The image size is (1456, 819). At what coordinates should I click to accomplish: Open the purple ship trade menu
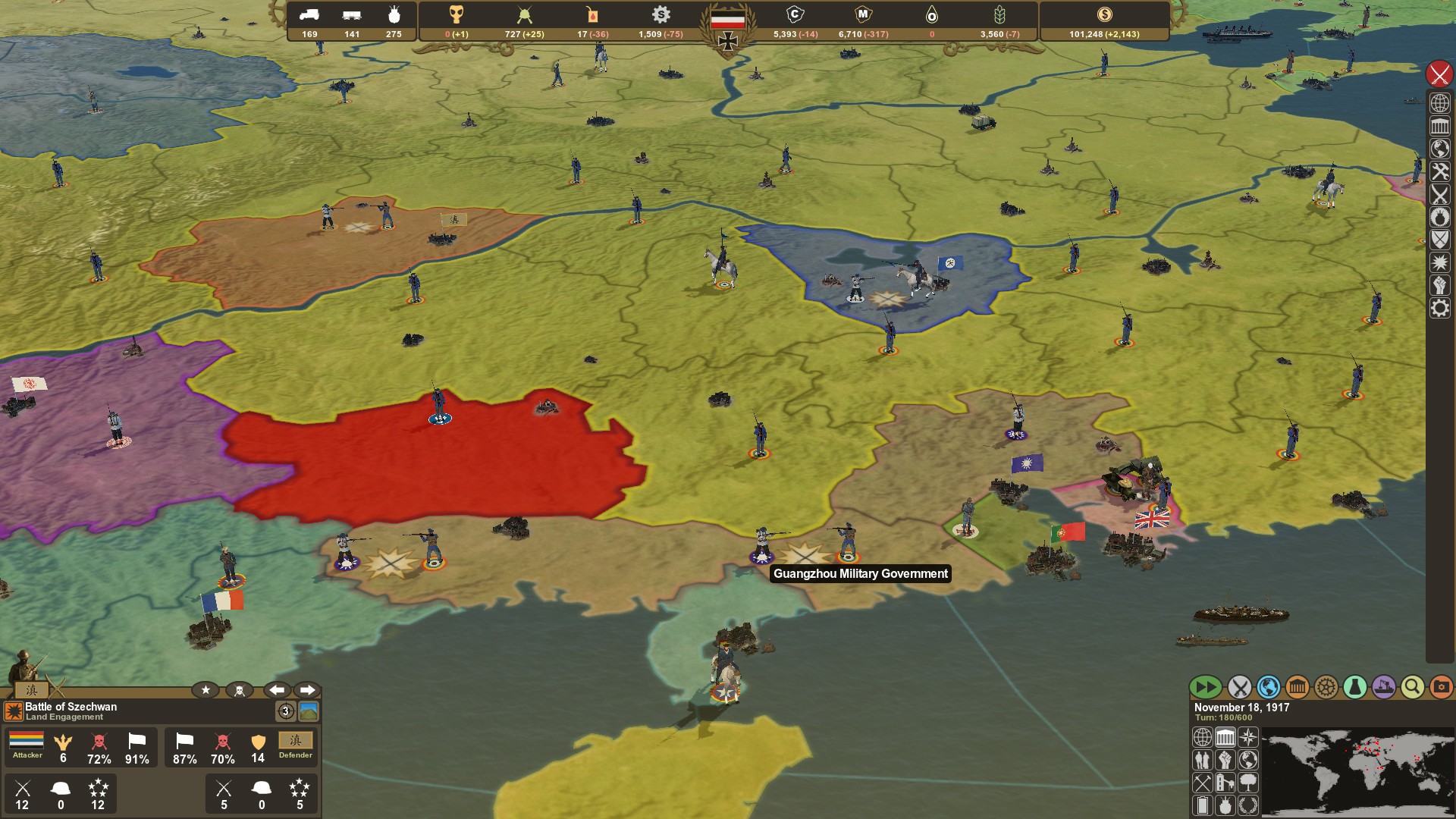point(1383,687)
